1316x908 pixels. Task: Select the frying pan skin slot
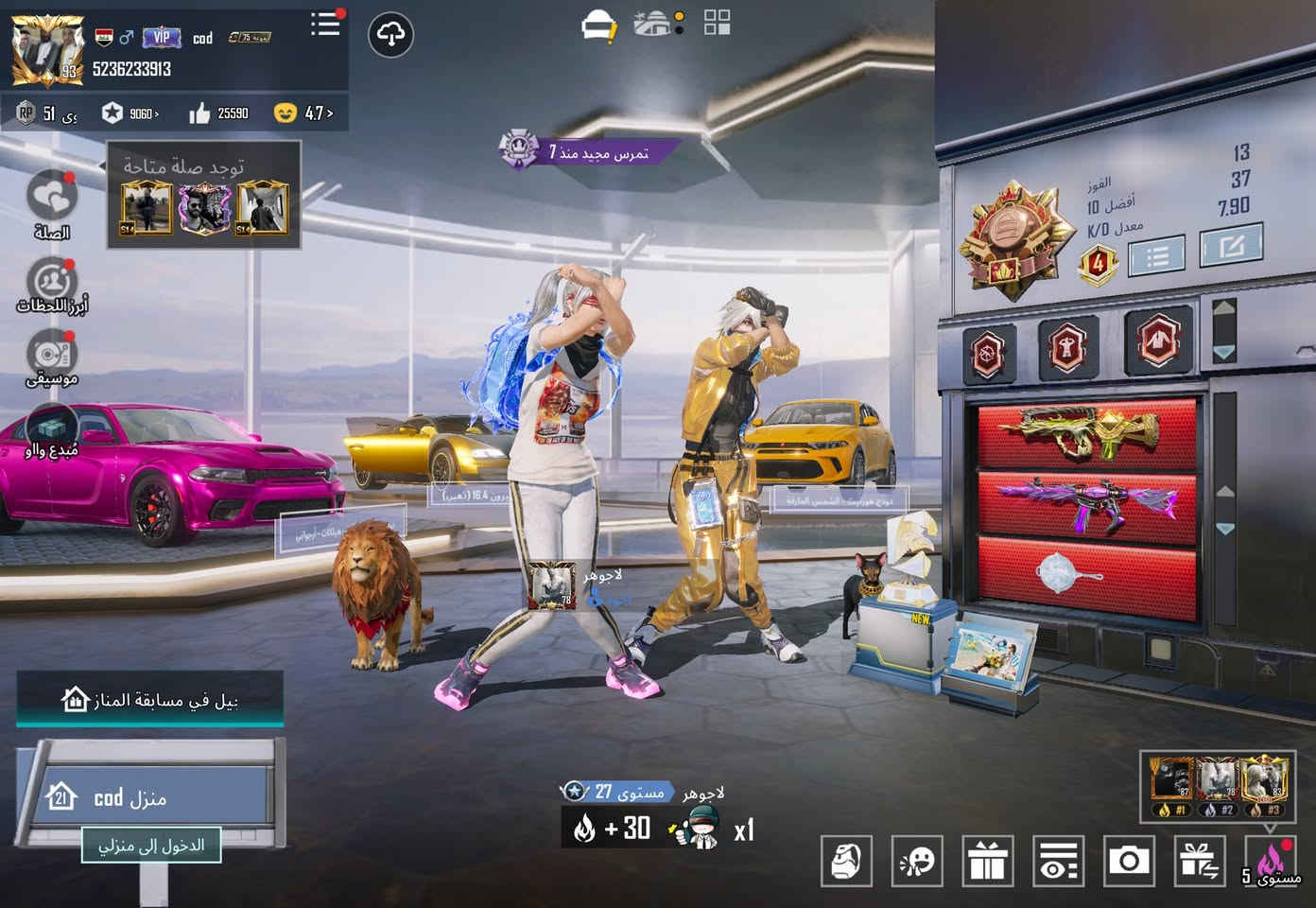point(1086,567)
